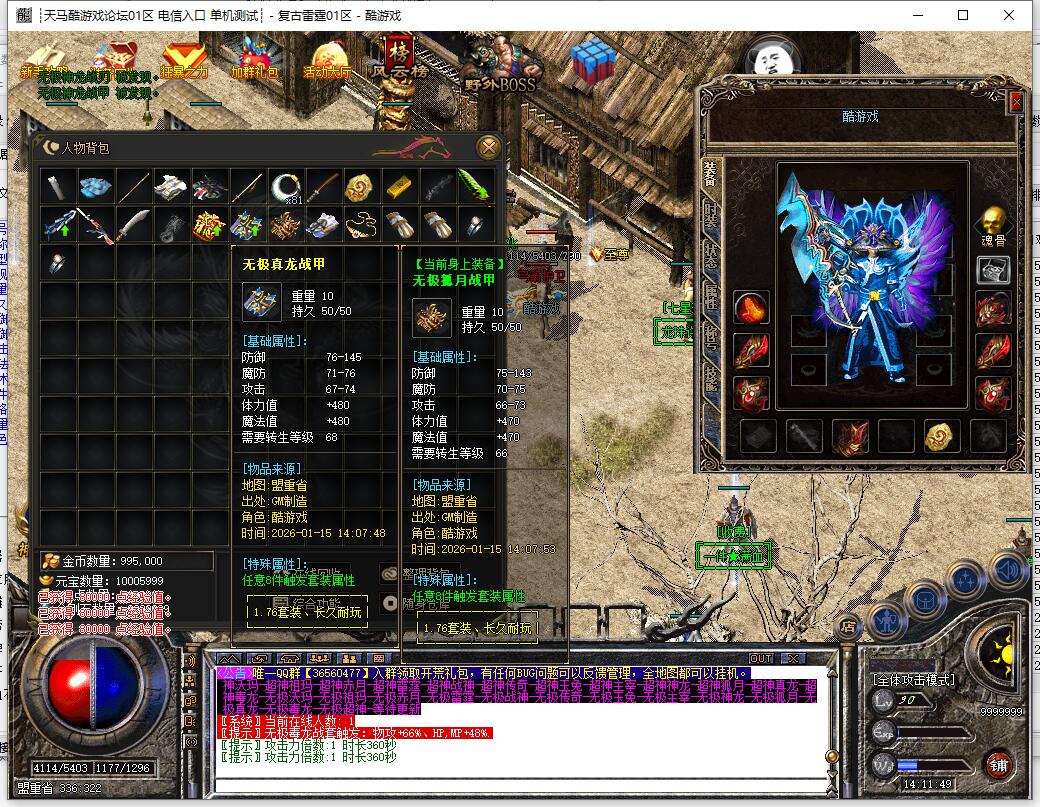Open the 活动大厅 event hall

(327, 60)
